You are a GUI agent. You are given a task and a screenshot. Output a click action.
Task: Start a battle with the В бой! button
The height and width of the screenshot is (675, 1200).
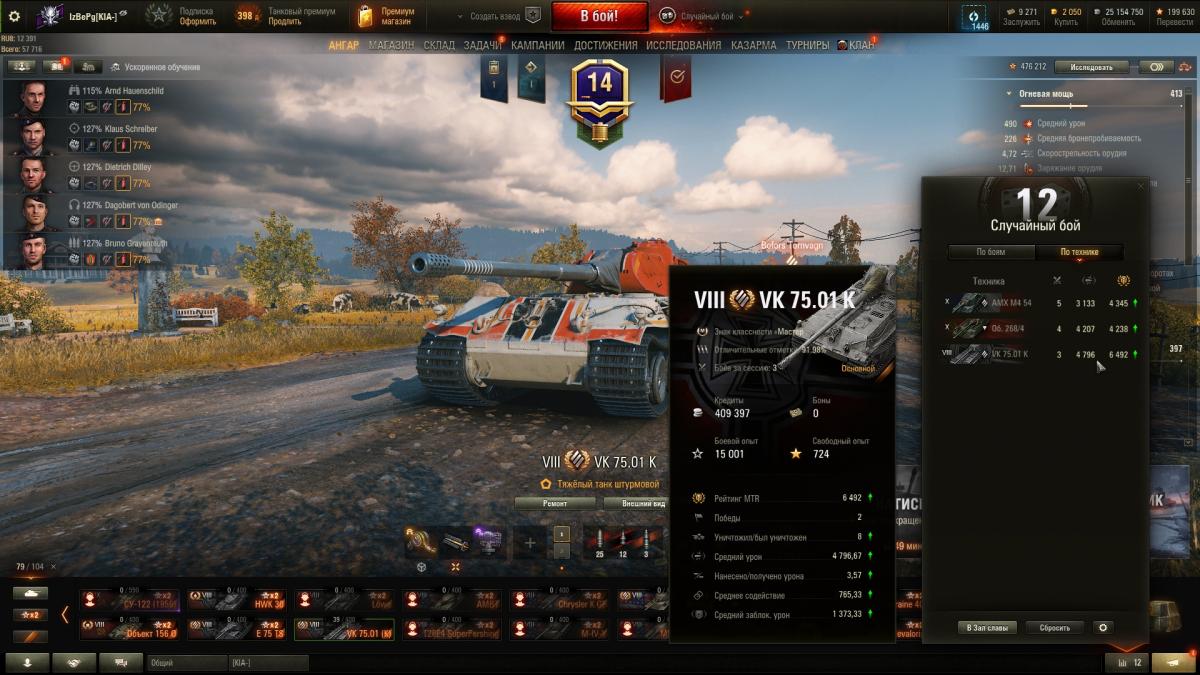pyautogui.click(x=599, y=16)
